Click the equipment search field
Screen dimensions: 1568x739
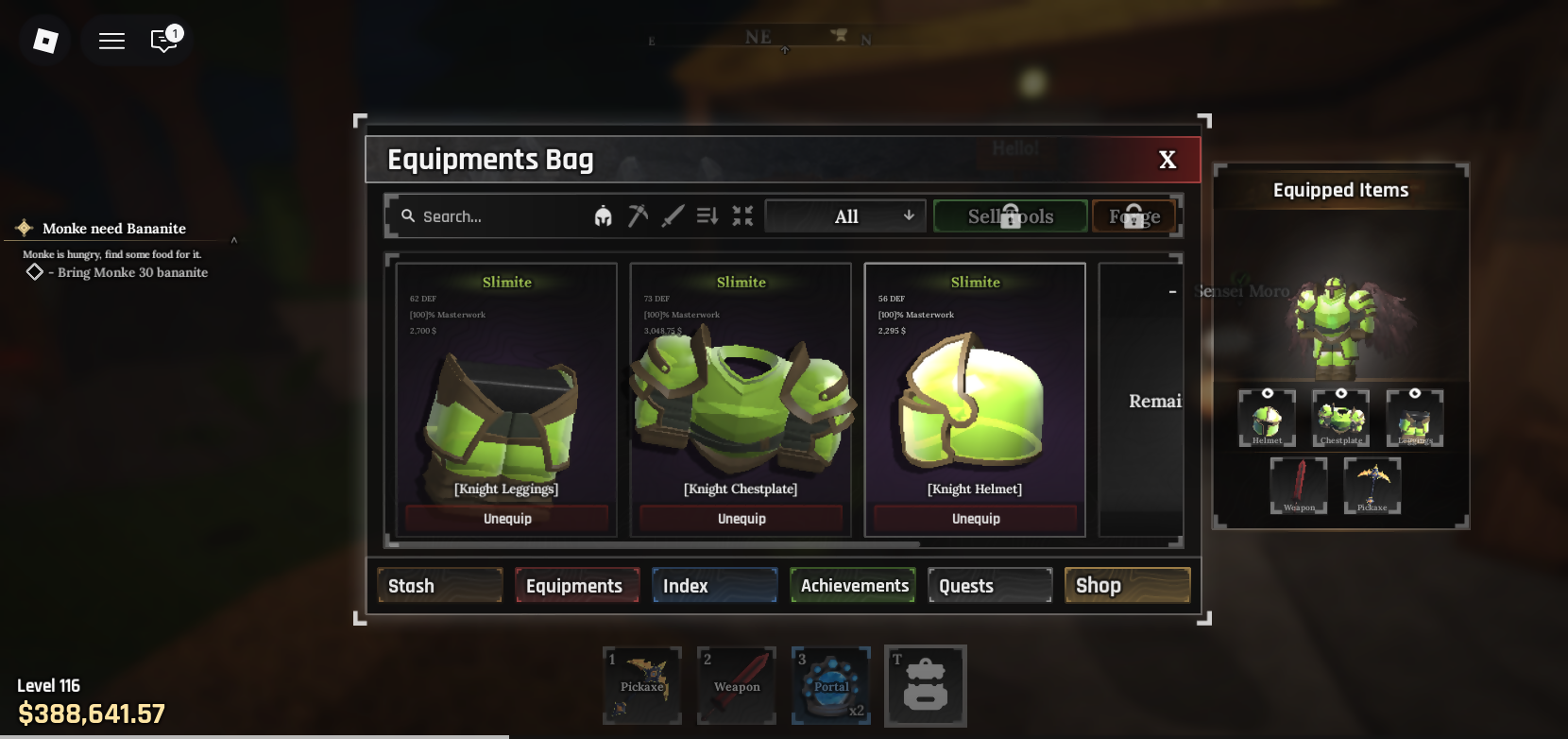click(491, 216)
